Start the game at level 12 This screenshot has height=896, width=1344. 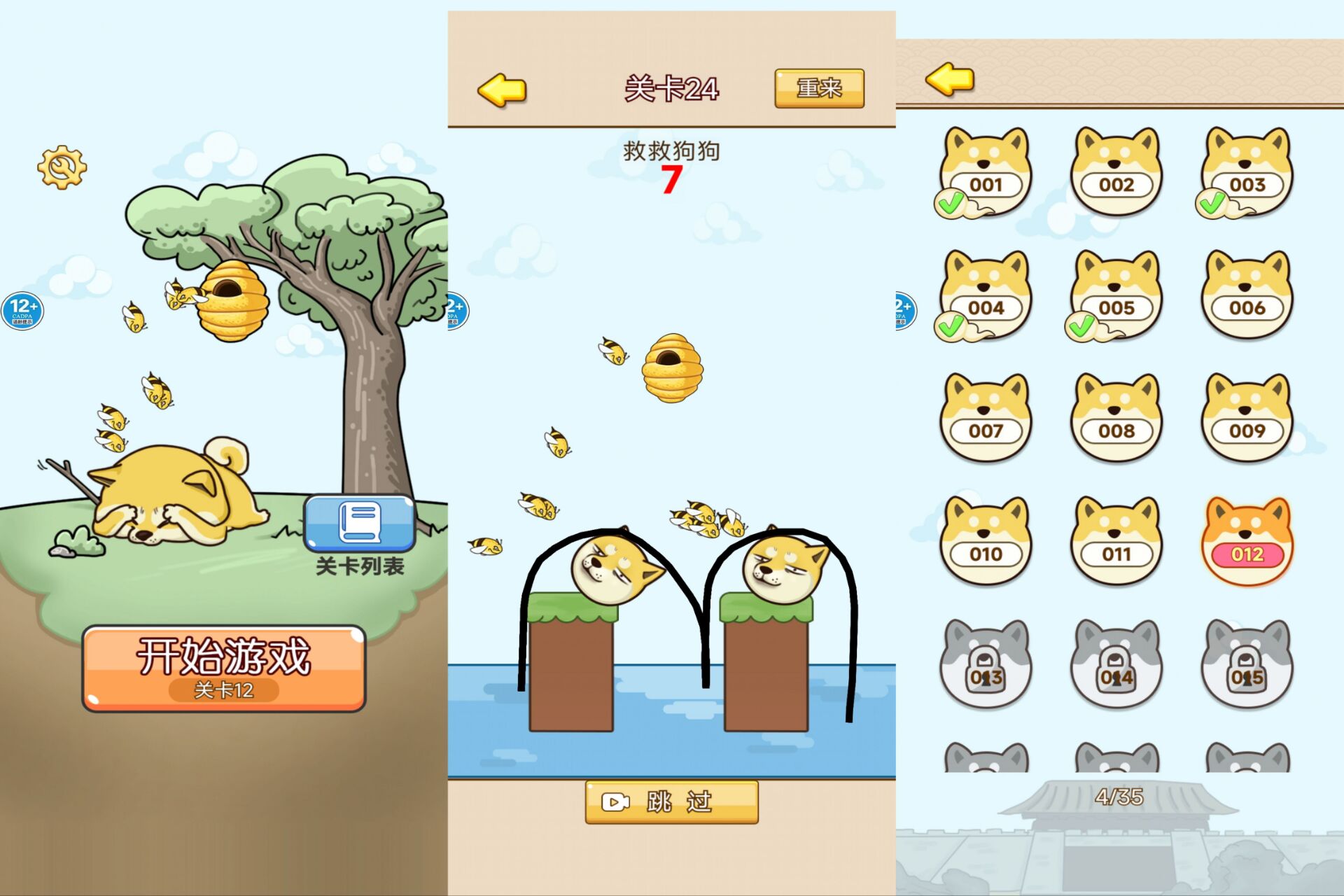pos(224,668)
